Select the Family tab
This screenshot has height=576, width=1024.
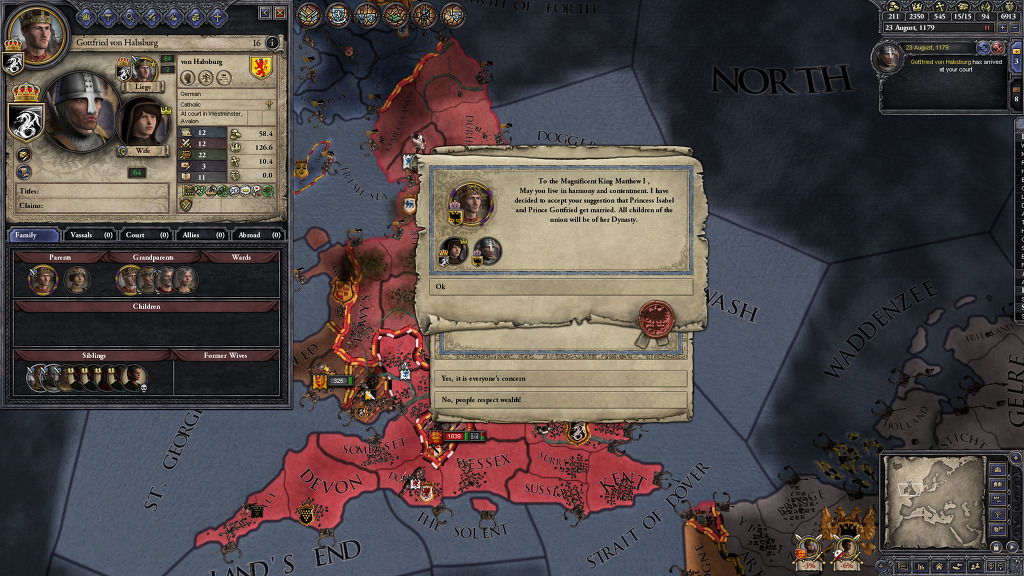(x=32, y=235)
